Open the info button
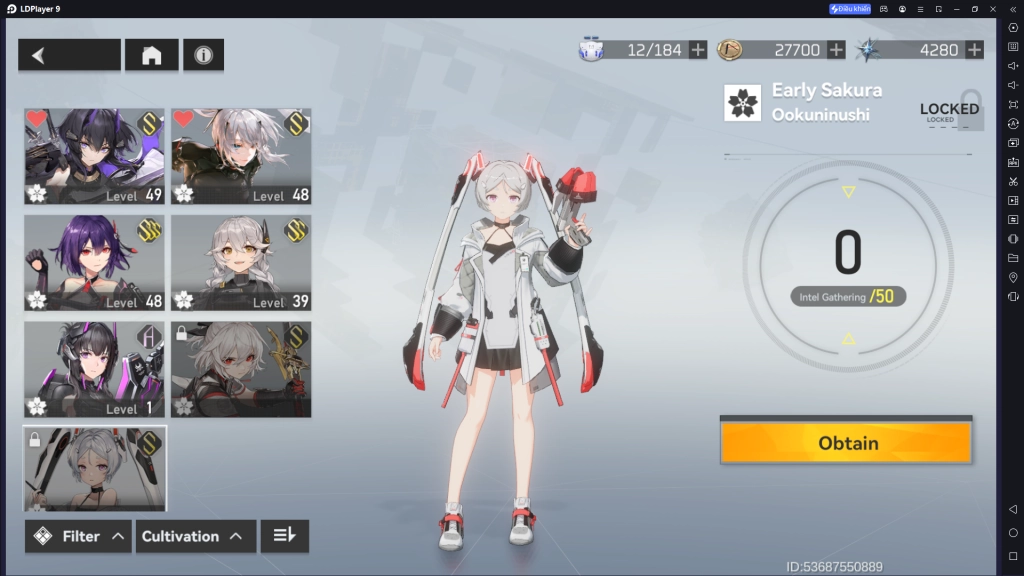 click(203, 55)
